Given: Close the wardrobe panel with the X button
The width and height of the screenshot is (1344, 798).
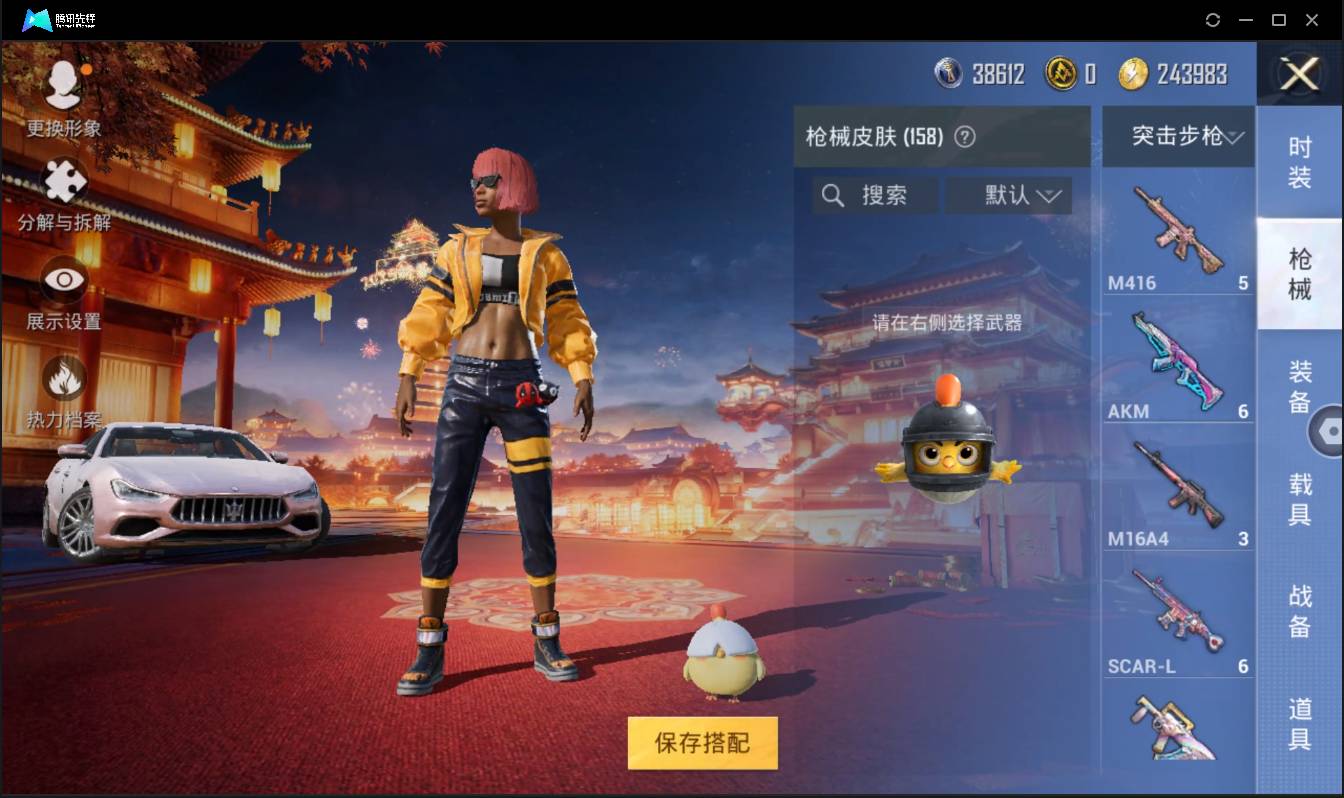Looking at the screenshot, I should tap(1299, 74).
